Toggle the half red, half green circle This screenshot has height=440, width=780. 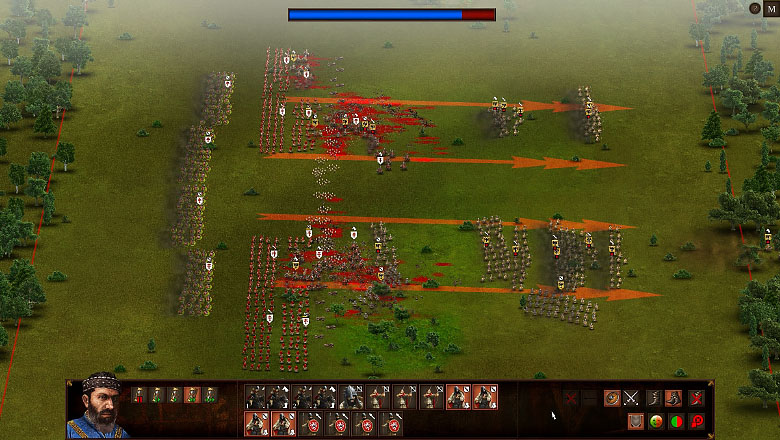click(x=677, y=421)
